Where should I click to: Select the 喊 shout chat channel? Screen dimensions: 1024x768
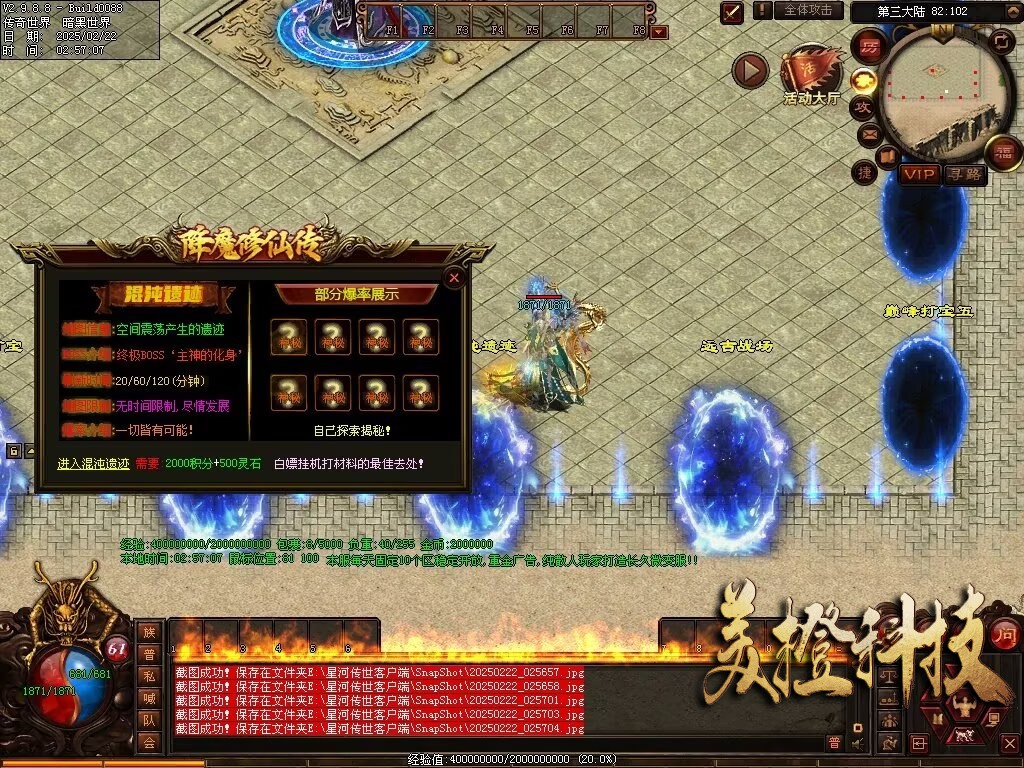click(x=149, y=698)
